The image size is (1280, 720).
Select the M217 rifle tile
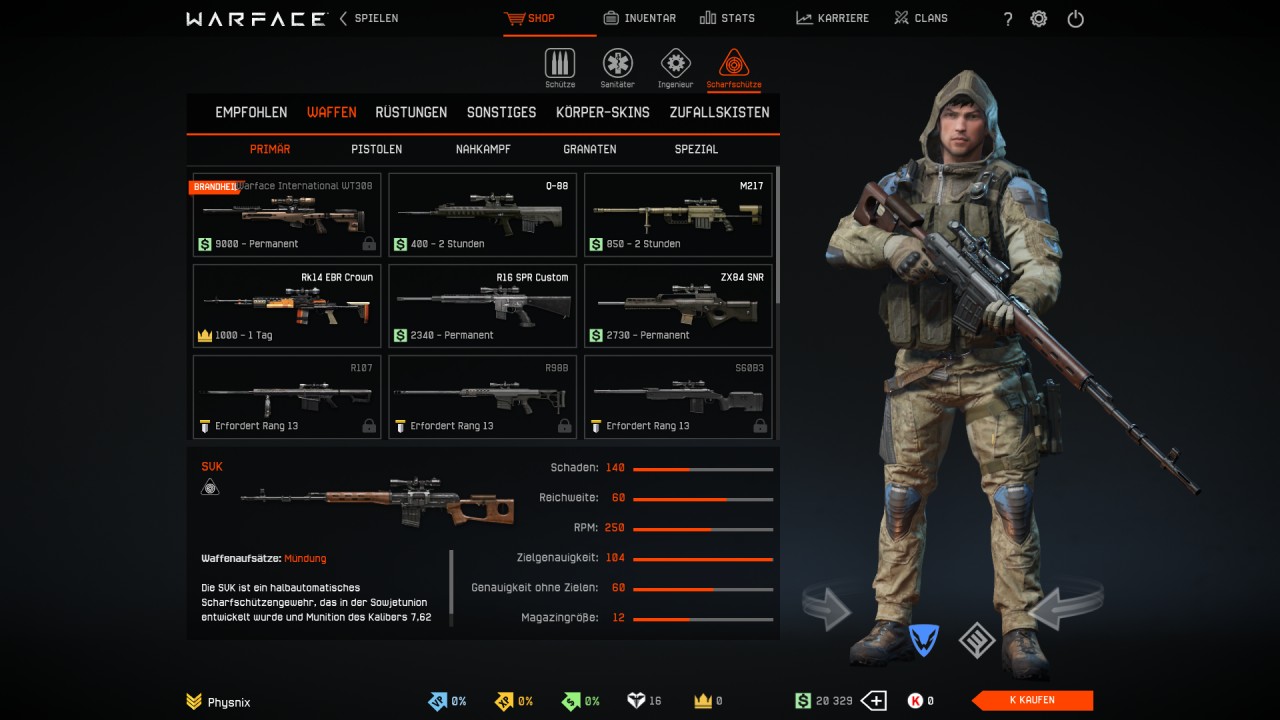click(x=678, y=215)
